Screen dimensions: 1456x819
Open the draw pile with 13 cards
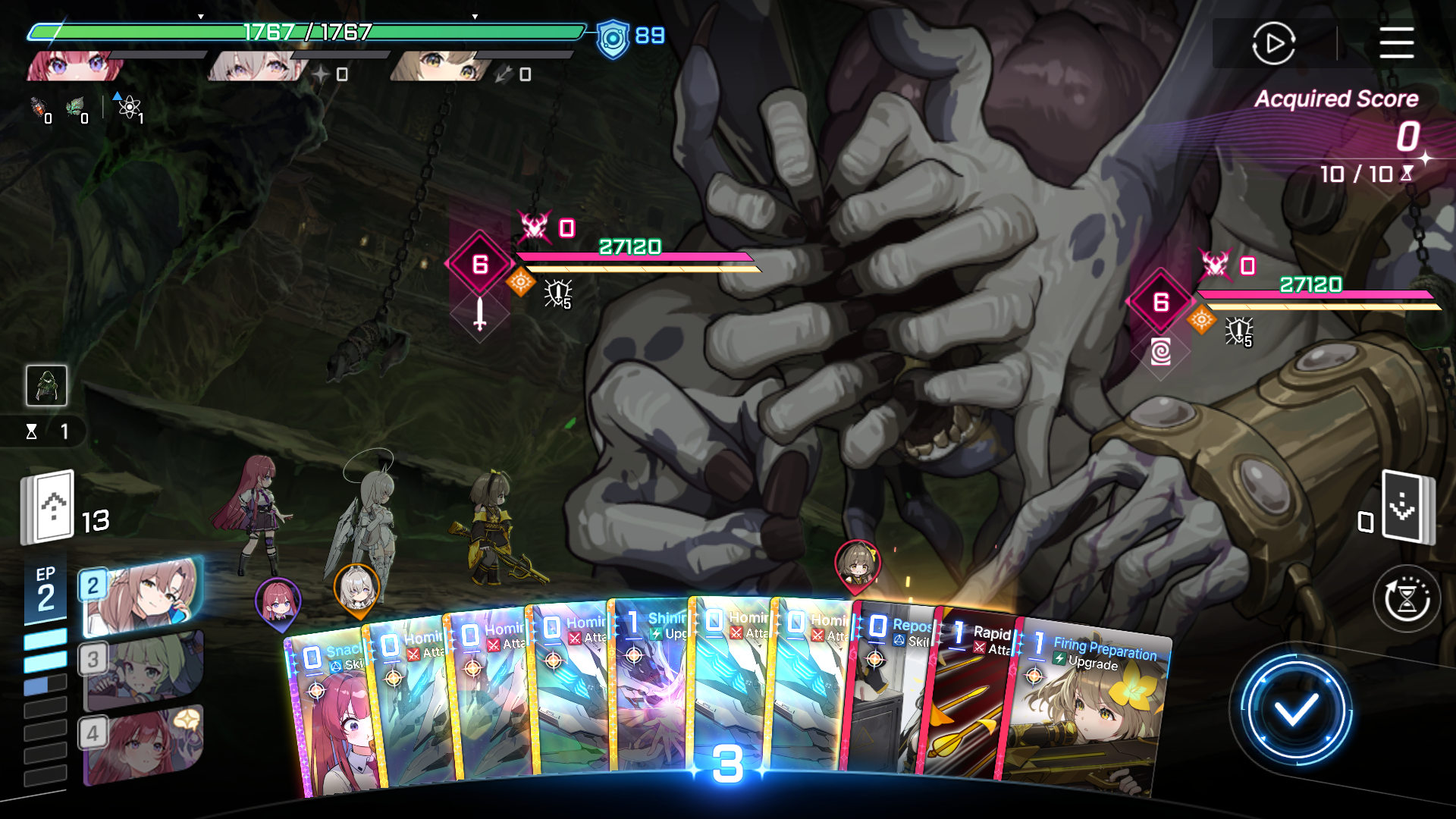coord(48,508)
